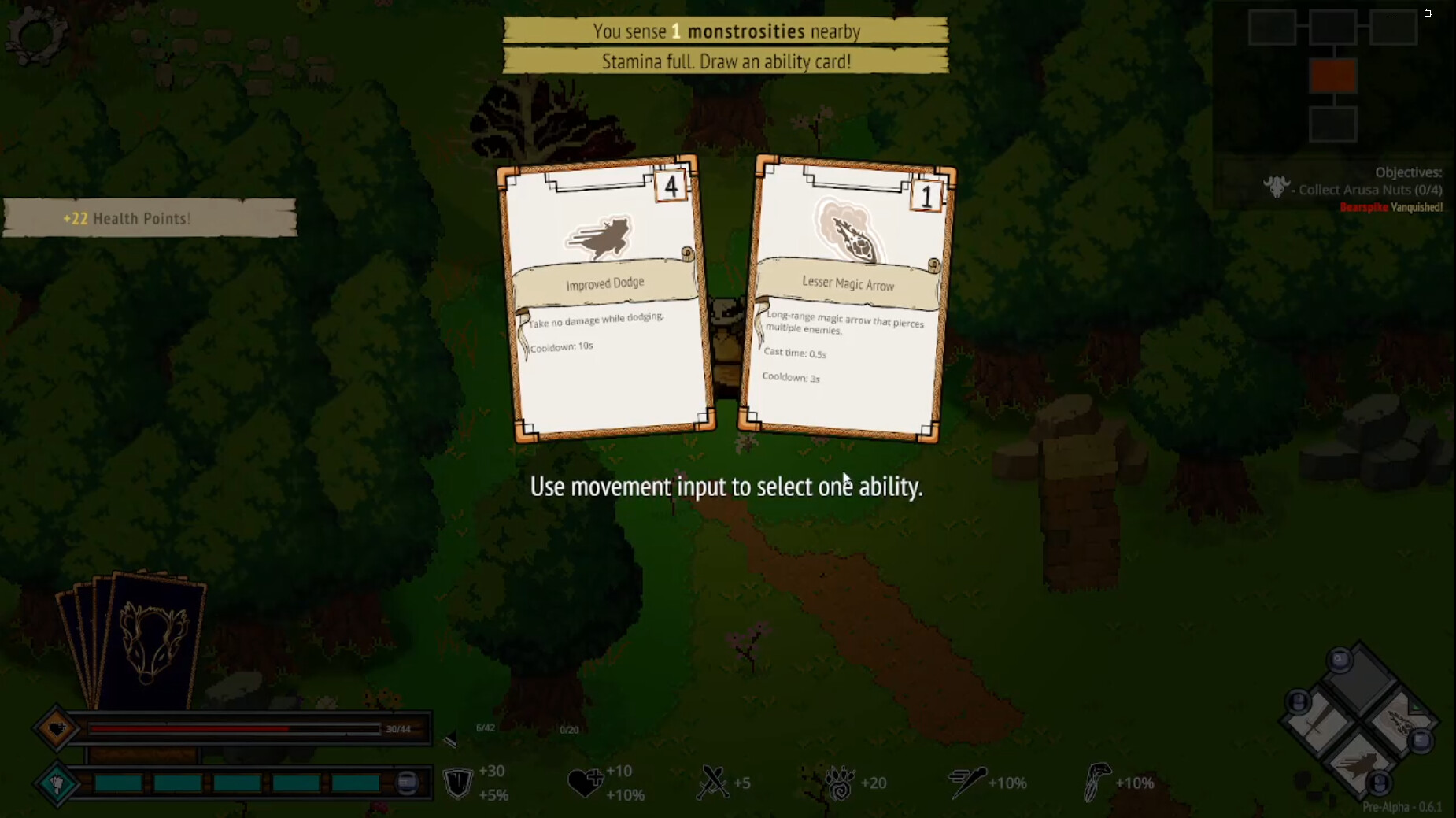1456x818 pixels.
Task: Click the Stamina full draw ability banner
Action: tap(726, 60)
